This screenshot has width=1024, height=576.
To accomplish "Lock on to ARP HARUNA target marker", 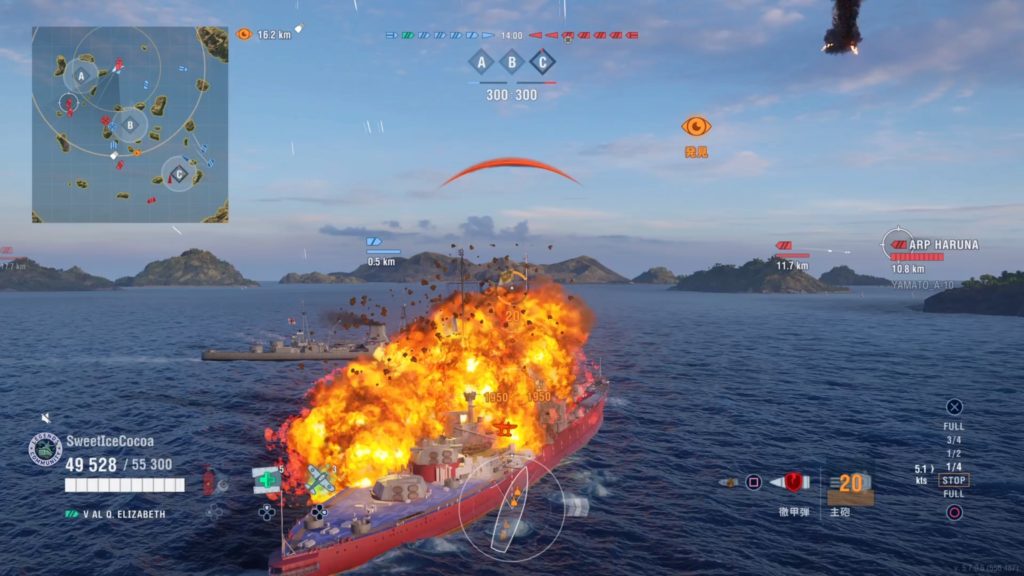I will pyautogui.click(x=898, y=244).
